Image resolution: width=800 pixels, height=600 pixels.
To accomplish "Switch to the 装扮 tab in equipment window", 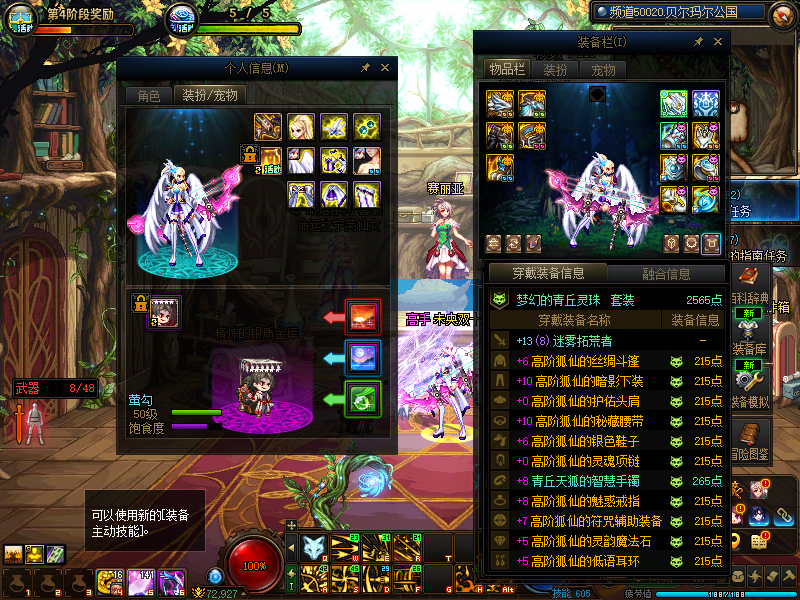I will click(x=555, y=70).
